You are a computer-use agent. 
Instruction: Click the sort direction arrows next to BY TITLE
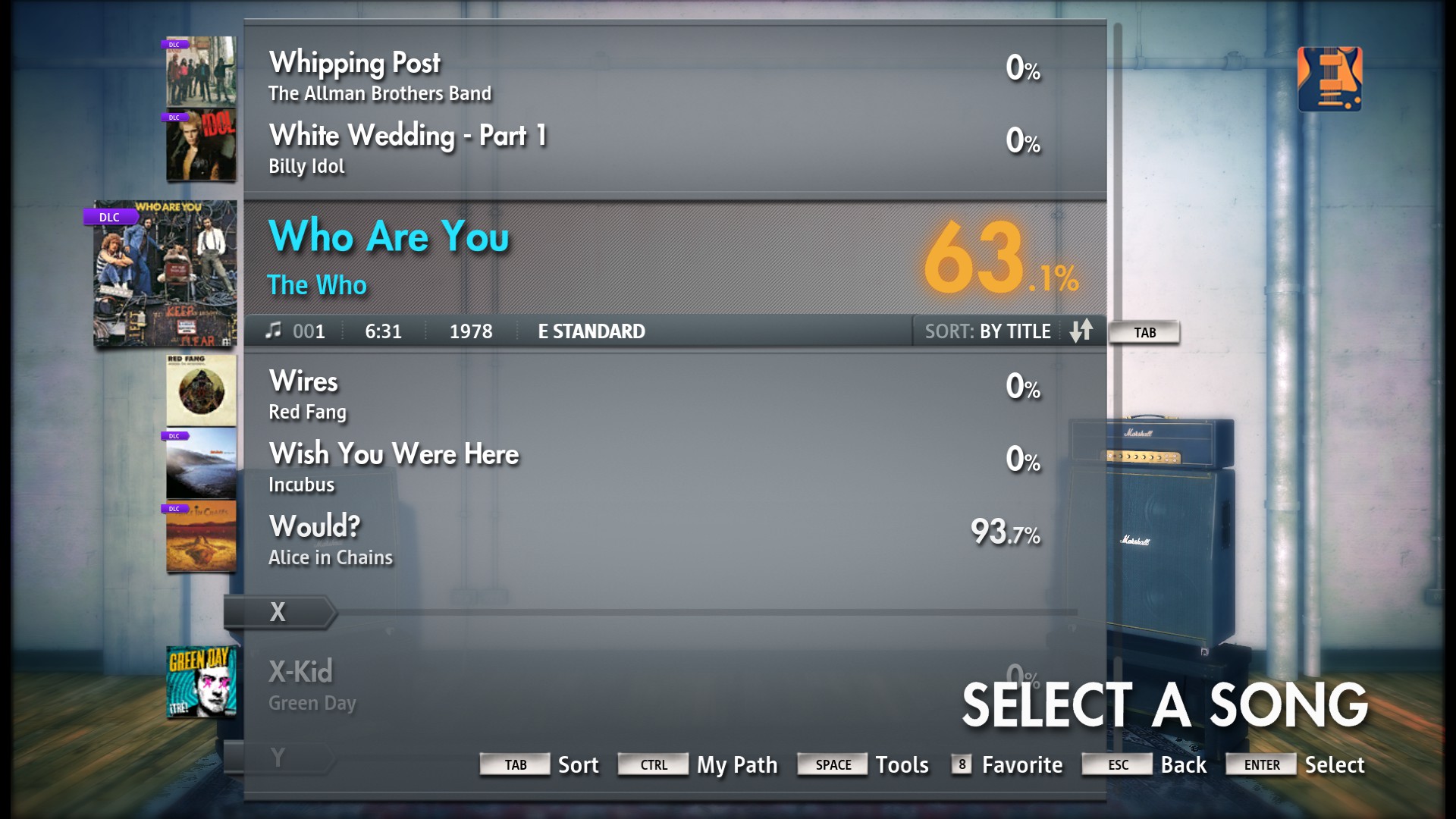pos(1082,331)
